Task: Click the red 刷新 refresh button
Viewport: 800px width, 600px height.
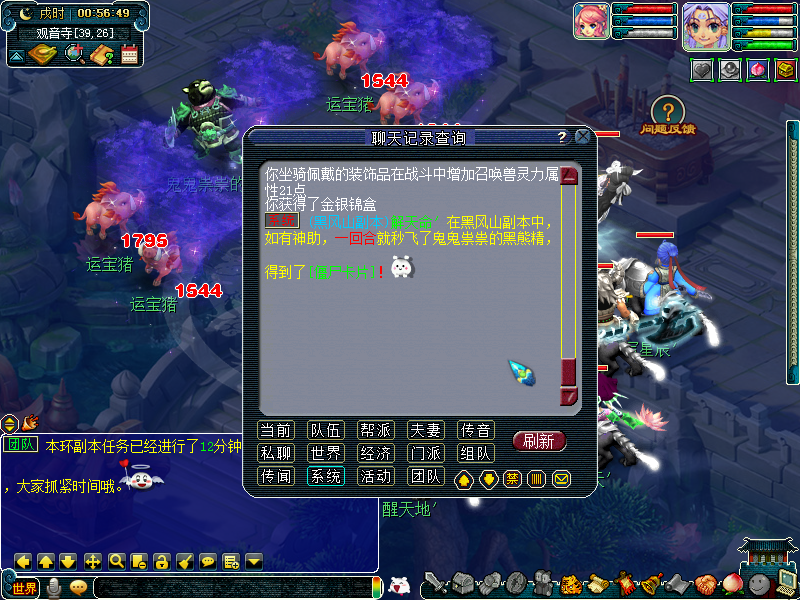Action: click(539, 441)
